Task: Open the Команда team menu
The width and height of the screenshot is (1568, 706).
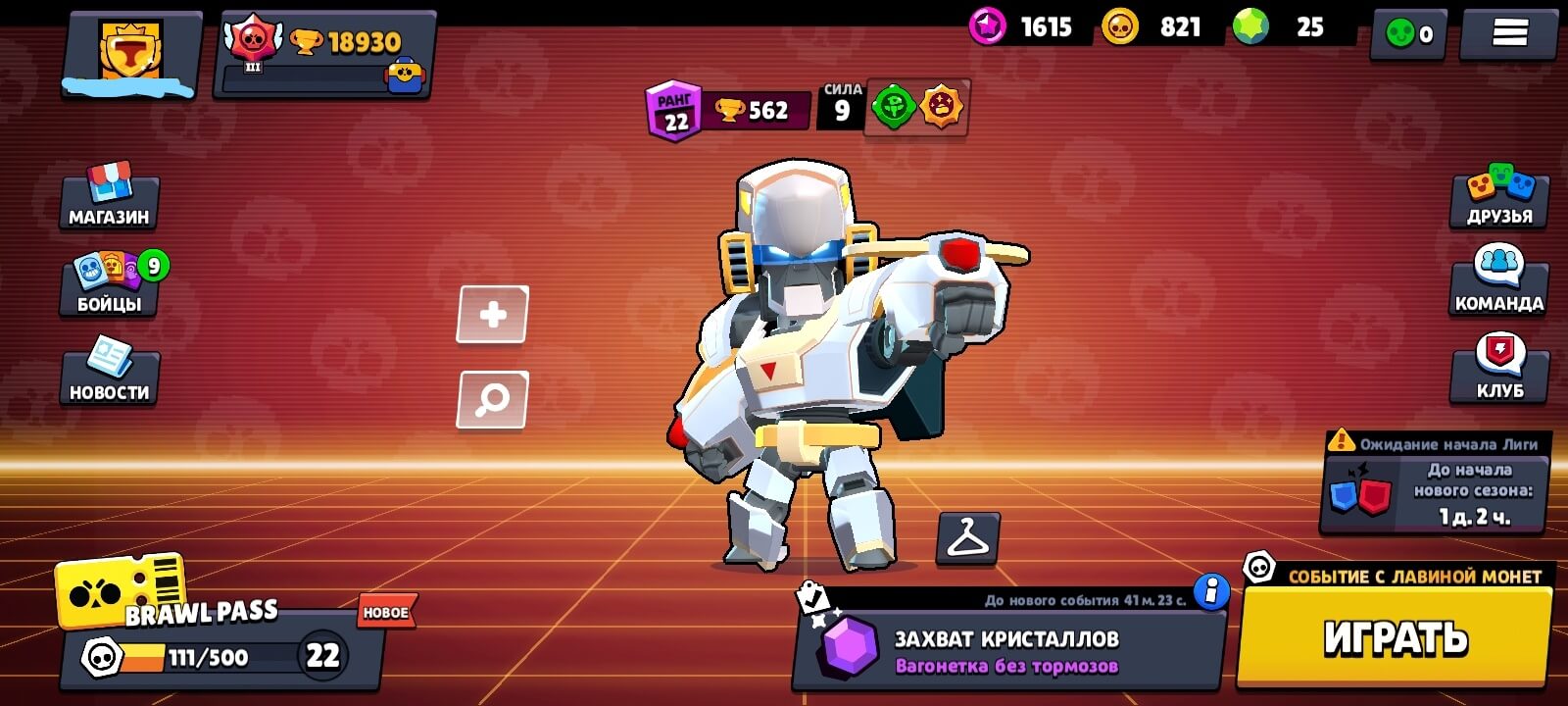Action: point(1498,284)
